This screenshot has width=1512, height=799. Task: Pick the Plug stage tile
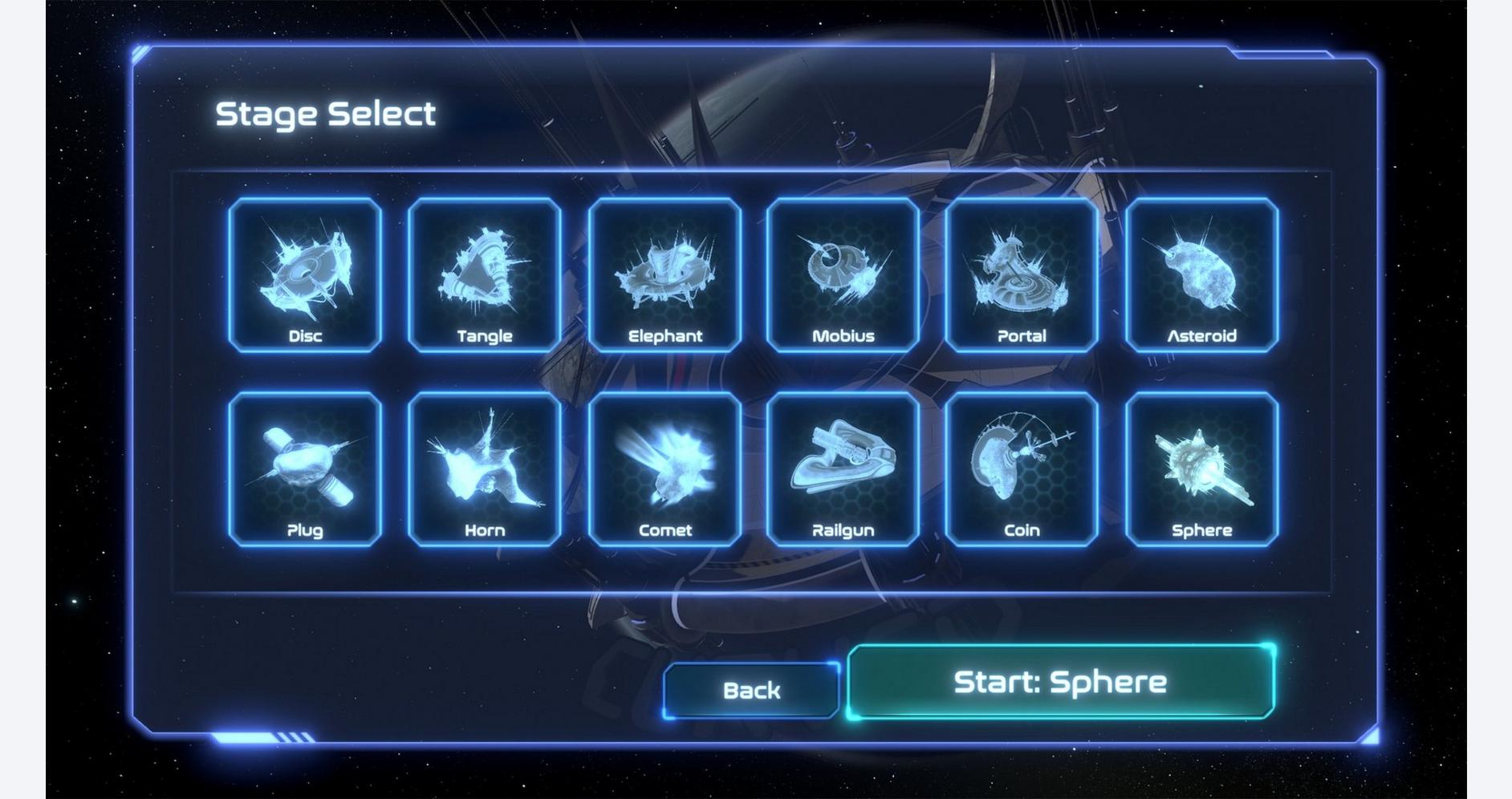pos(305,469)
